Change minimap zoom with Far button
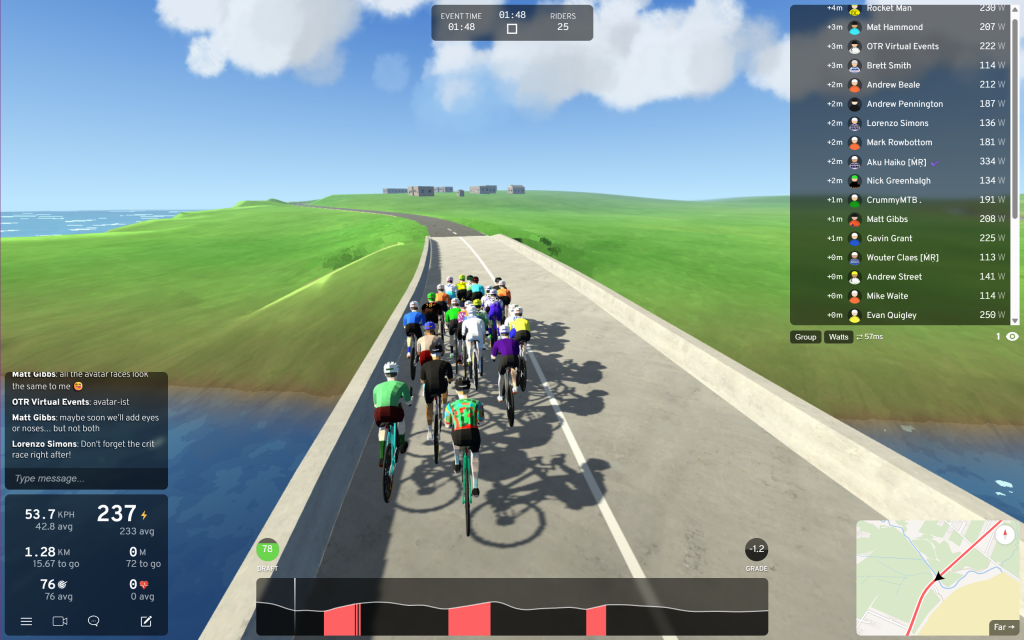1024x640 pixels. pos(1003,627)
